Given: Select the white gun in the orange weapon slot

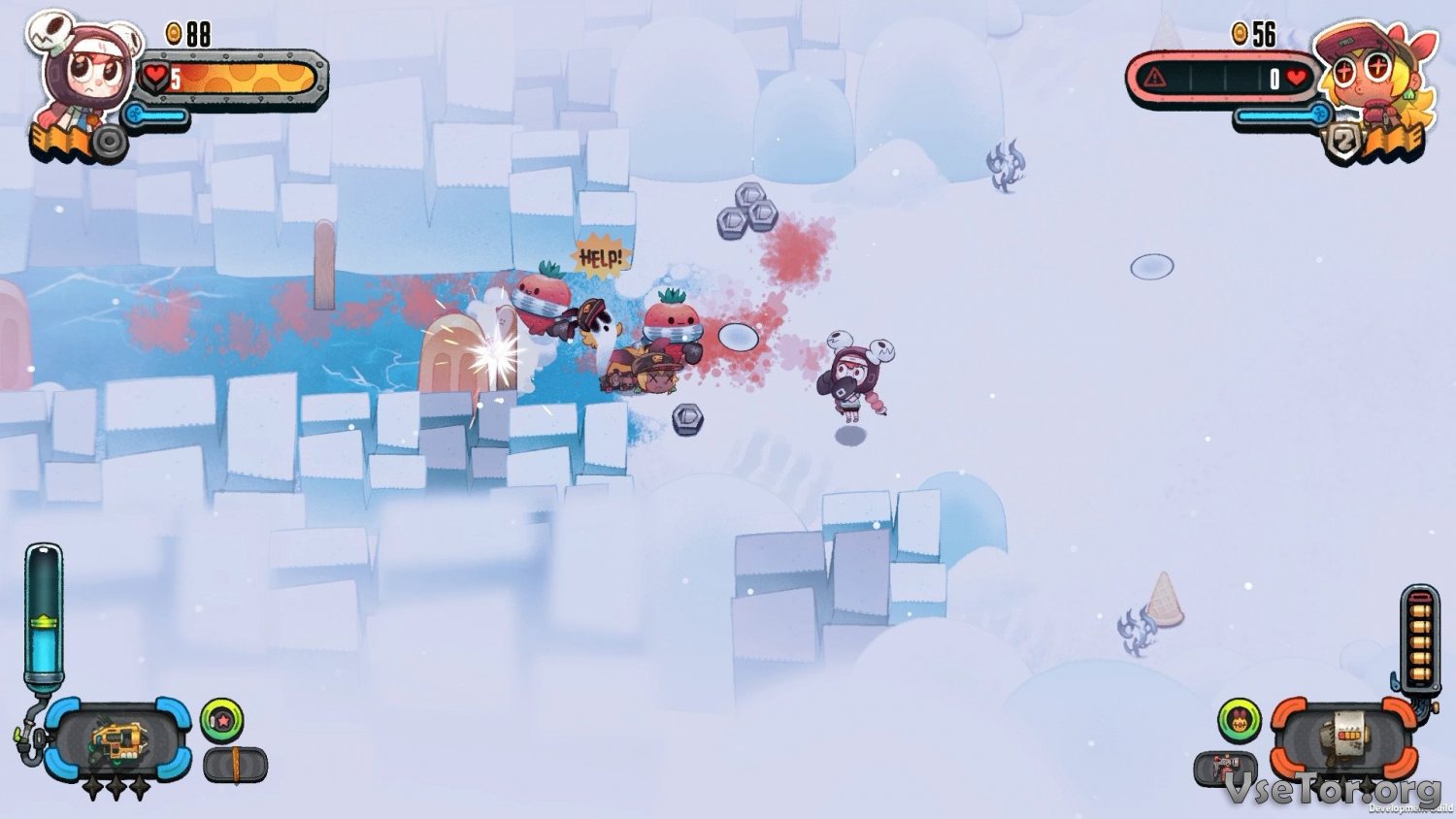Looking at the screenshot, I should (x=1345, y=742).
